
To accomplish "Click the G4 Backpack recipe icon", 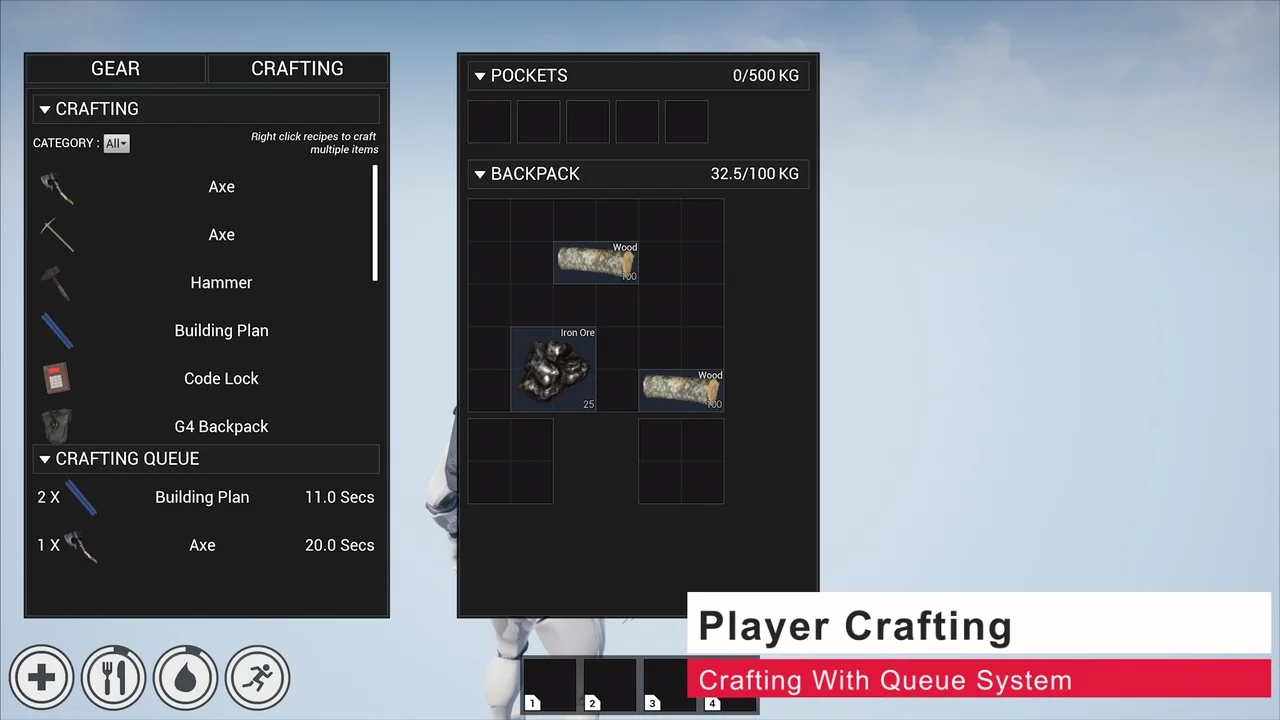I will [x=56, y=426].
